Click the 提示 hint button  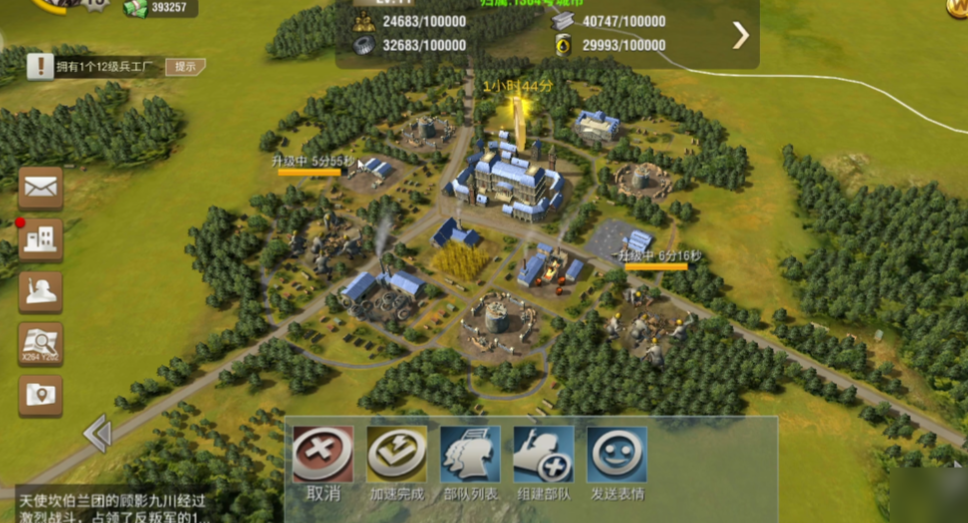[185, 67]
